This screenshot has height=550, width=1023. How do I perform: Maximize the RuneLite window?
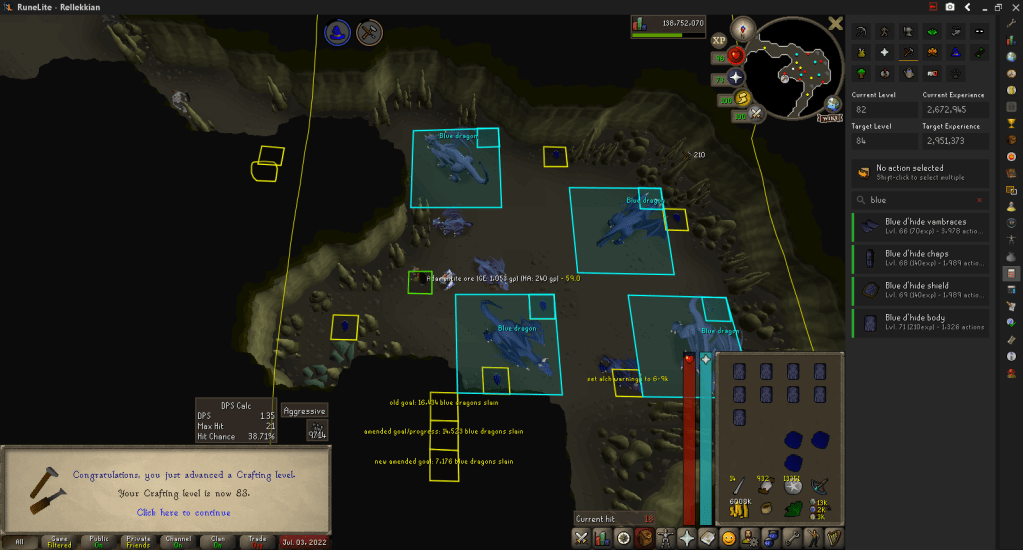click(x=996, y=7)
